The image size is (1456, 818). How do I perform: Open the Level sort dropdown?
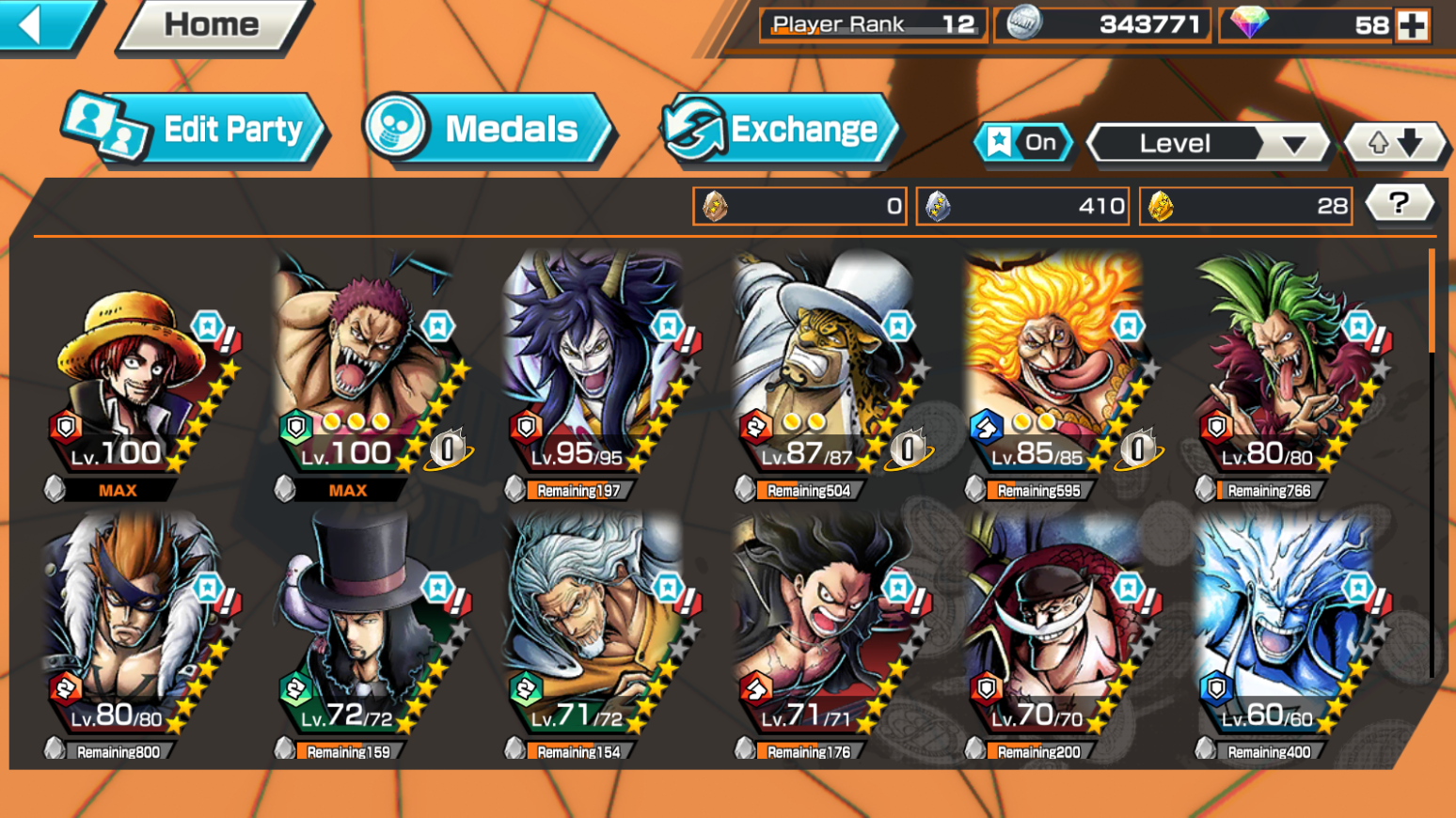pyautogui.click(x=1208, y=144)
